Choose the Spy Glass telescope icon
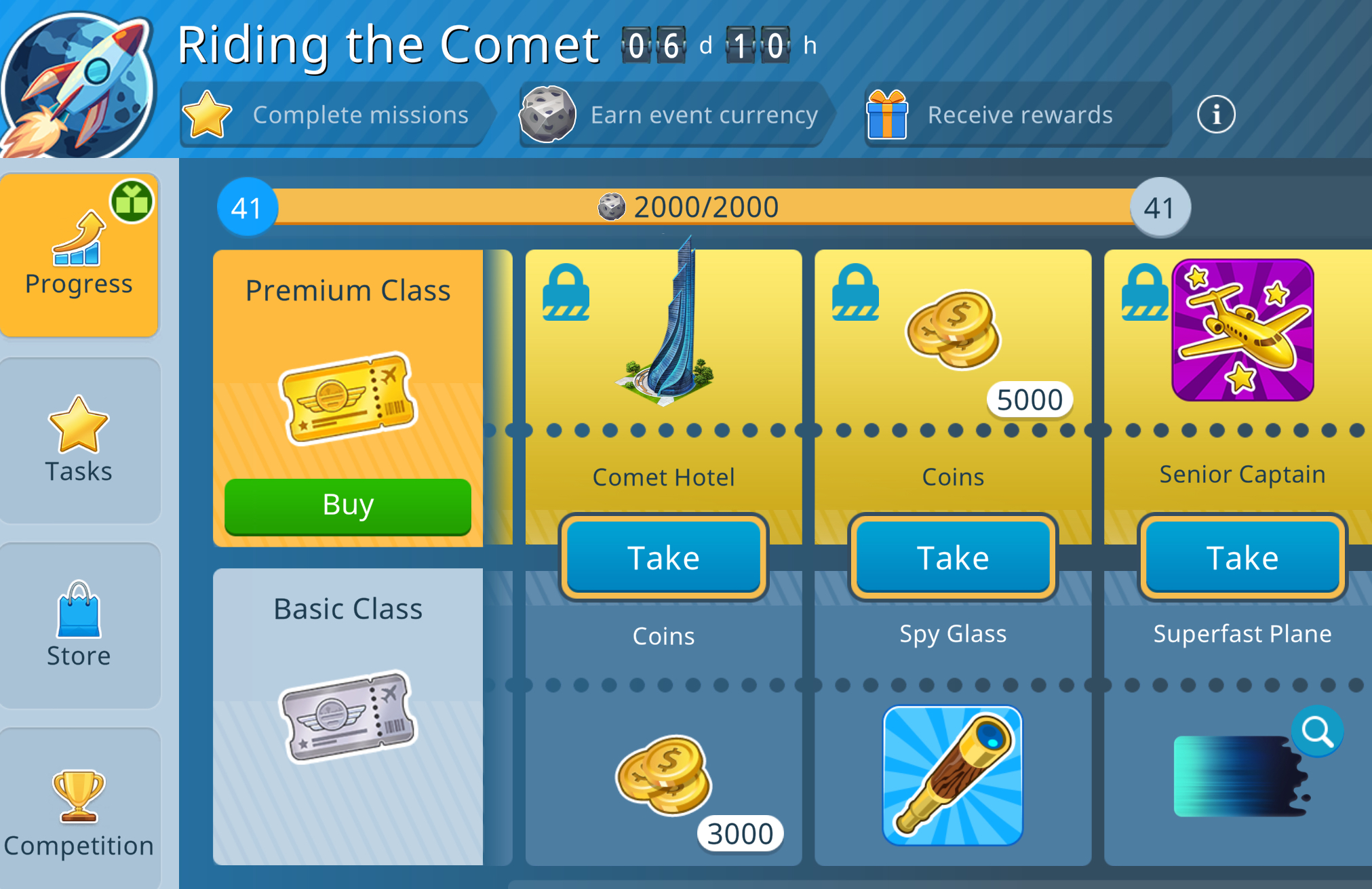1372x889 pixels. (952, 776)
